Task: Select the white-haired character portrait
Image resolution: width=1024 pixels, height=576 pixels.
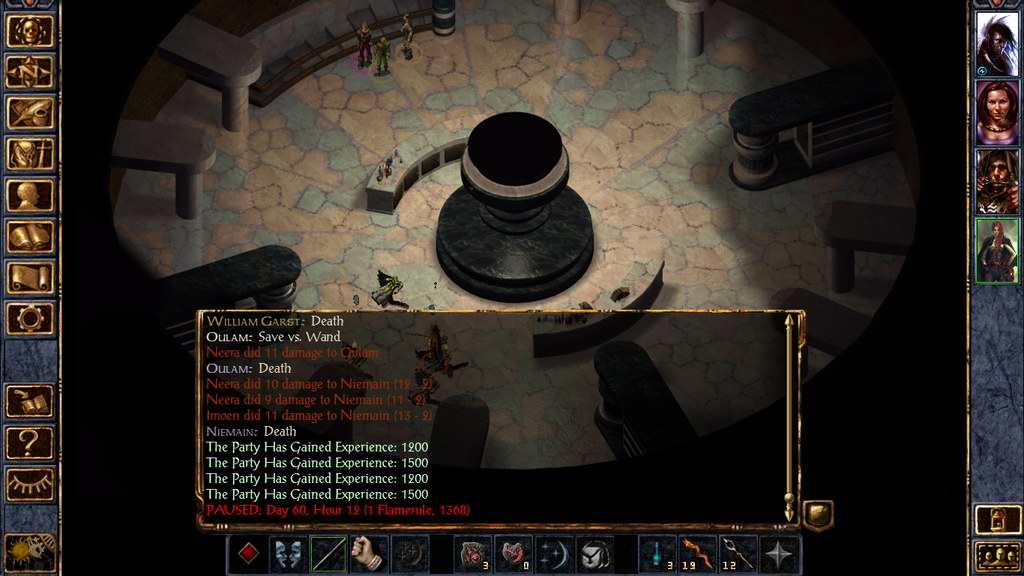Action: pyautogui.click(x=997, y=44)
